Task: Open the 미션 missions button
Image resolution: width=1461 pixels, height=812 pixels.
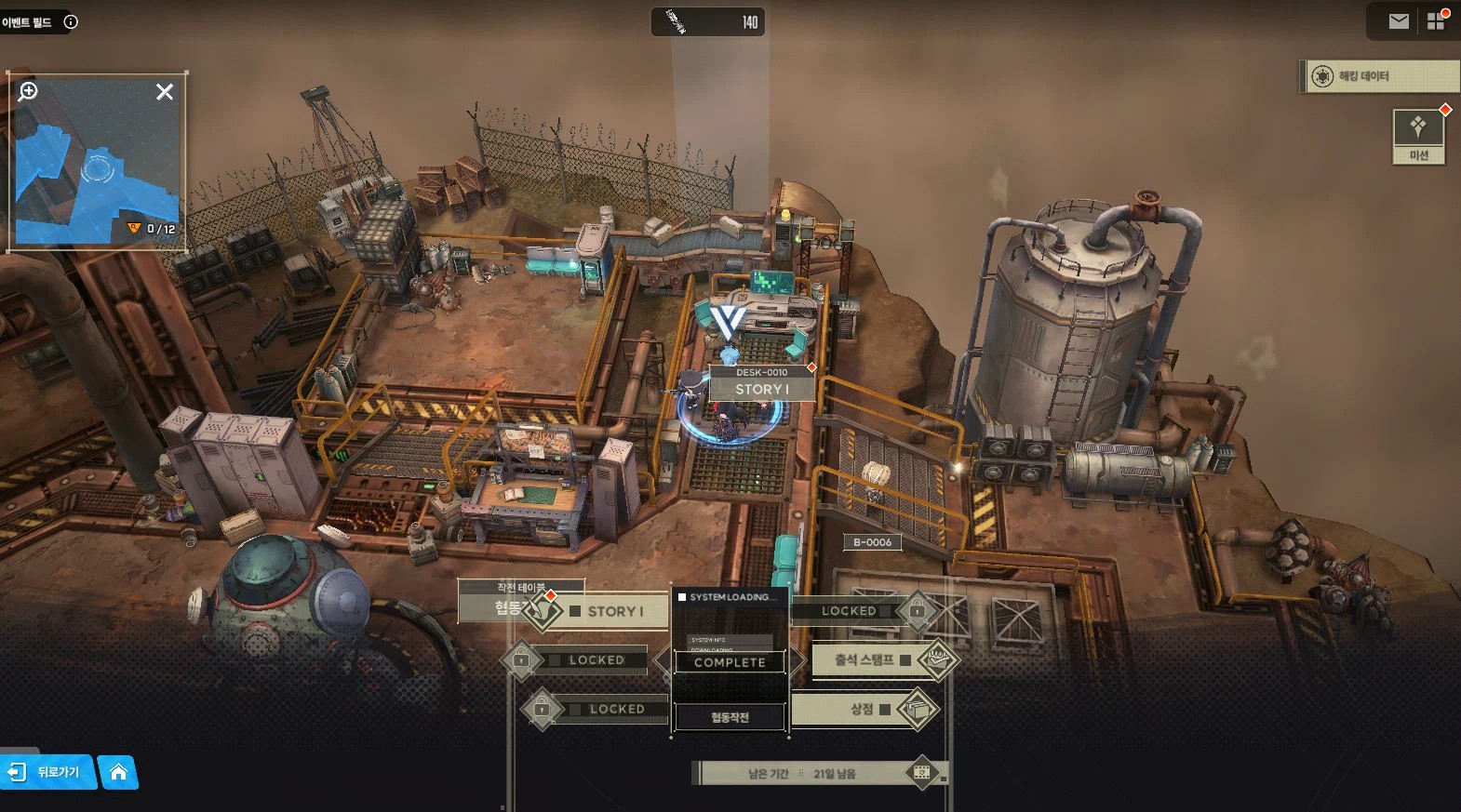Action: click(x=1418, y=136)
